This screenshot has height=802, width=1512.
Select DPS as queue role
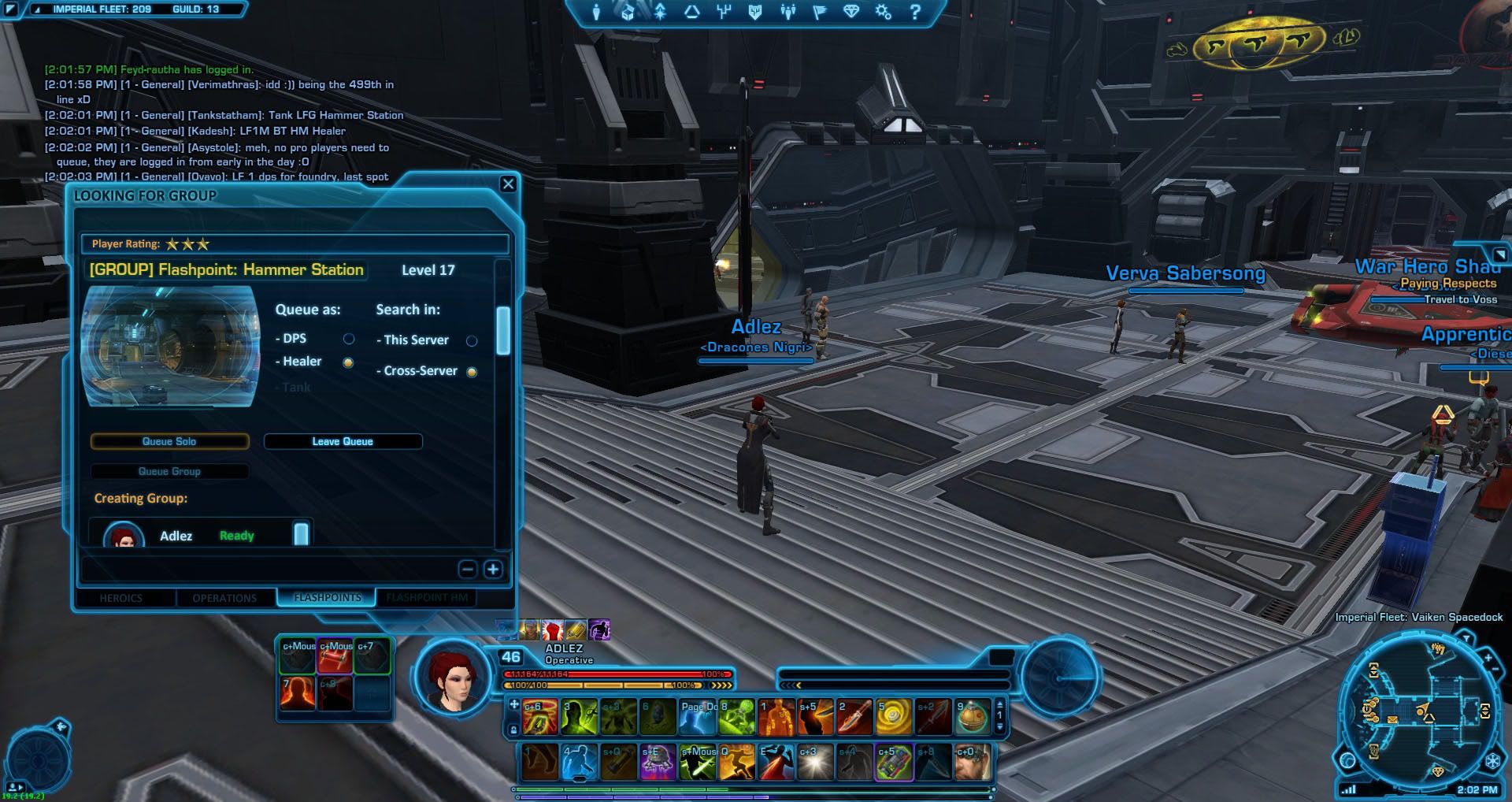click(349, 339)
